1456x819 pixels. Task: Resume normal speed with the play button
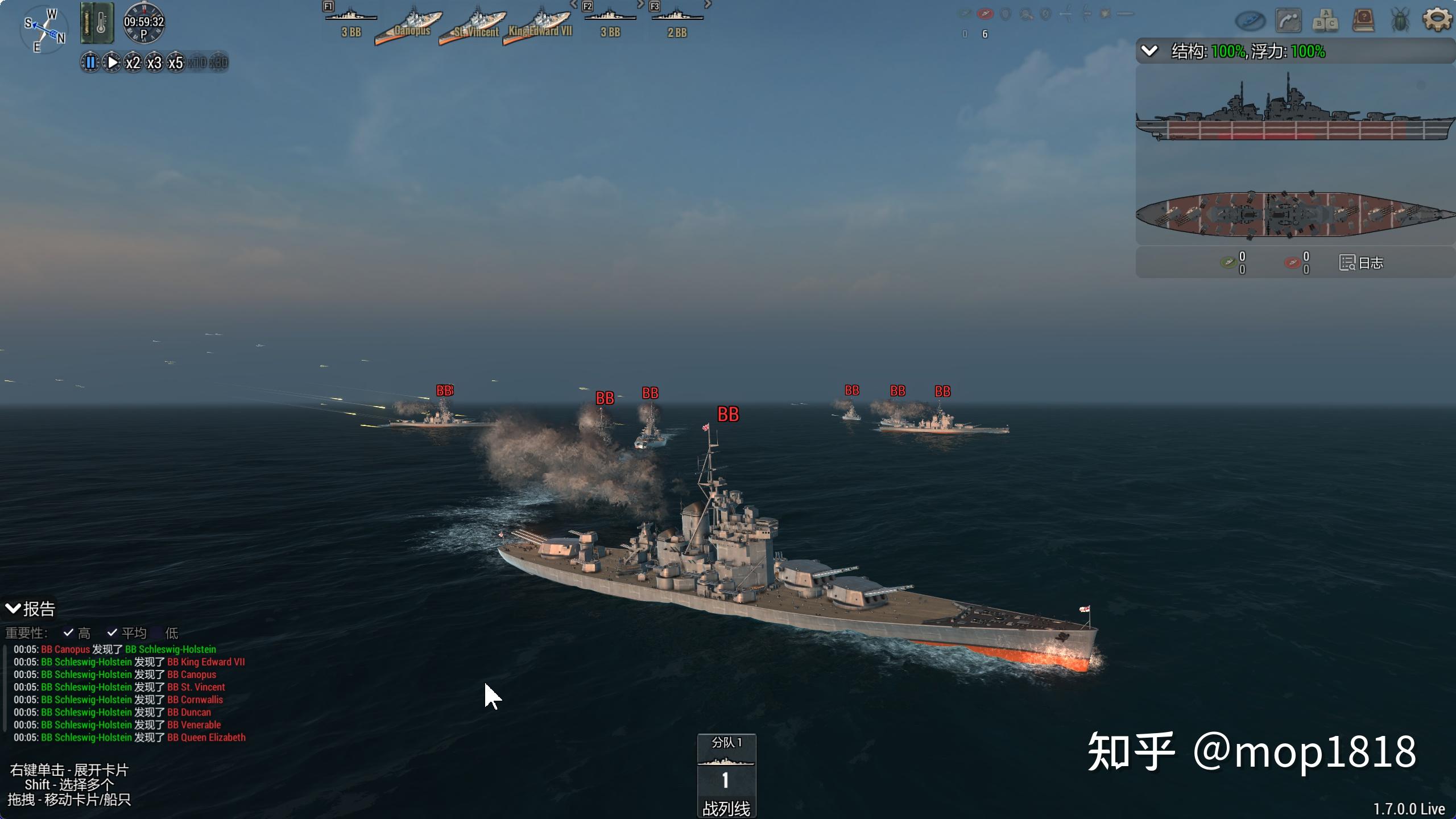(x=112, y=62)
